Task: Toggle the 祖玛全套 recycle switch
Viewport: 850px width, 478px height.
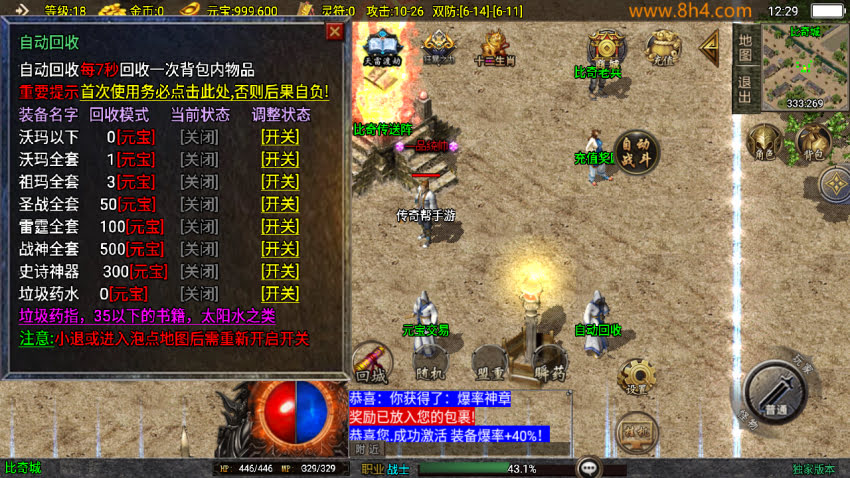Action: pyautogui.click(x=280, y=182)
